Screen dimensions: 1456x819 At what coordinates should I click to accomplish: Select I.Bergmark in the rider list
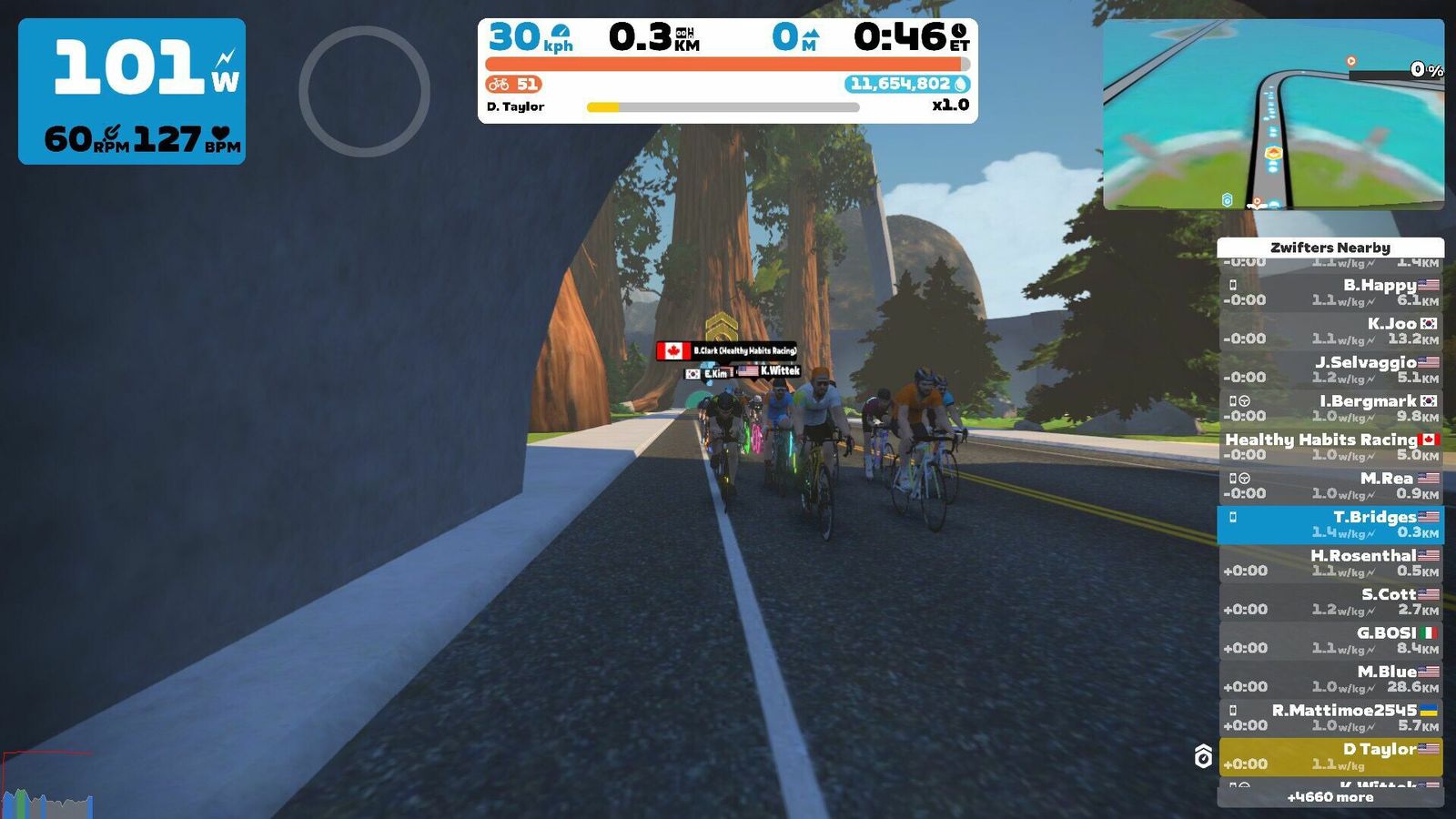[1330, 408]
